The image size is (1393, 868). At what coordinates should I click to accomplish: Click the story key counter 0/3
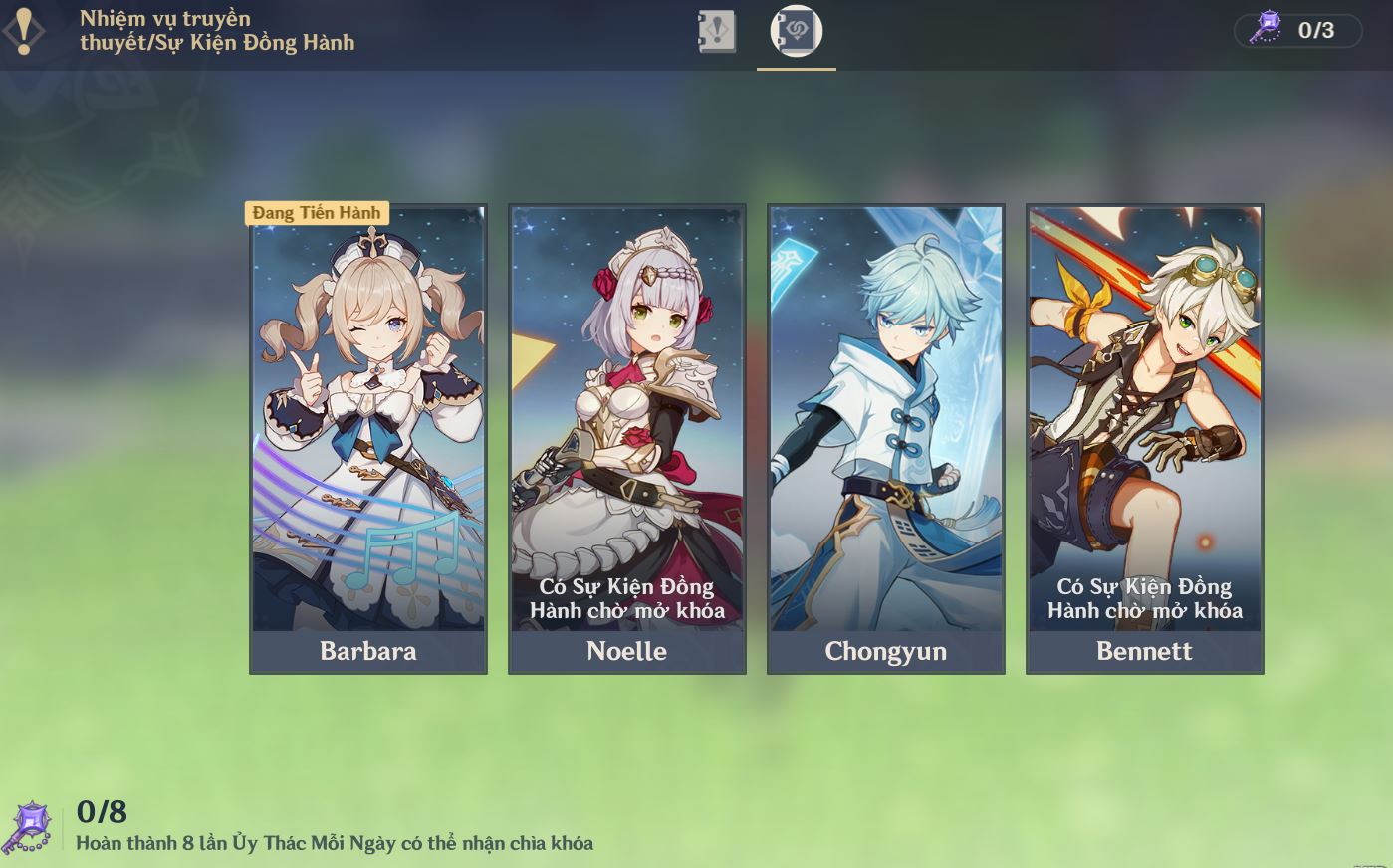pos(1298,30)
